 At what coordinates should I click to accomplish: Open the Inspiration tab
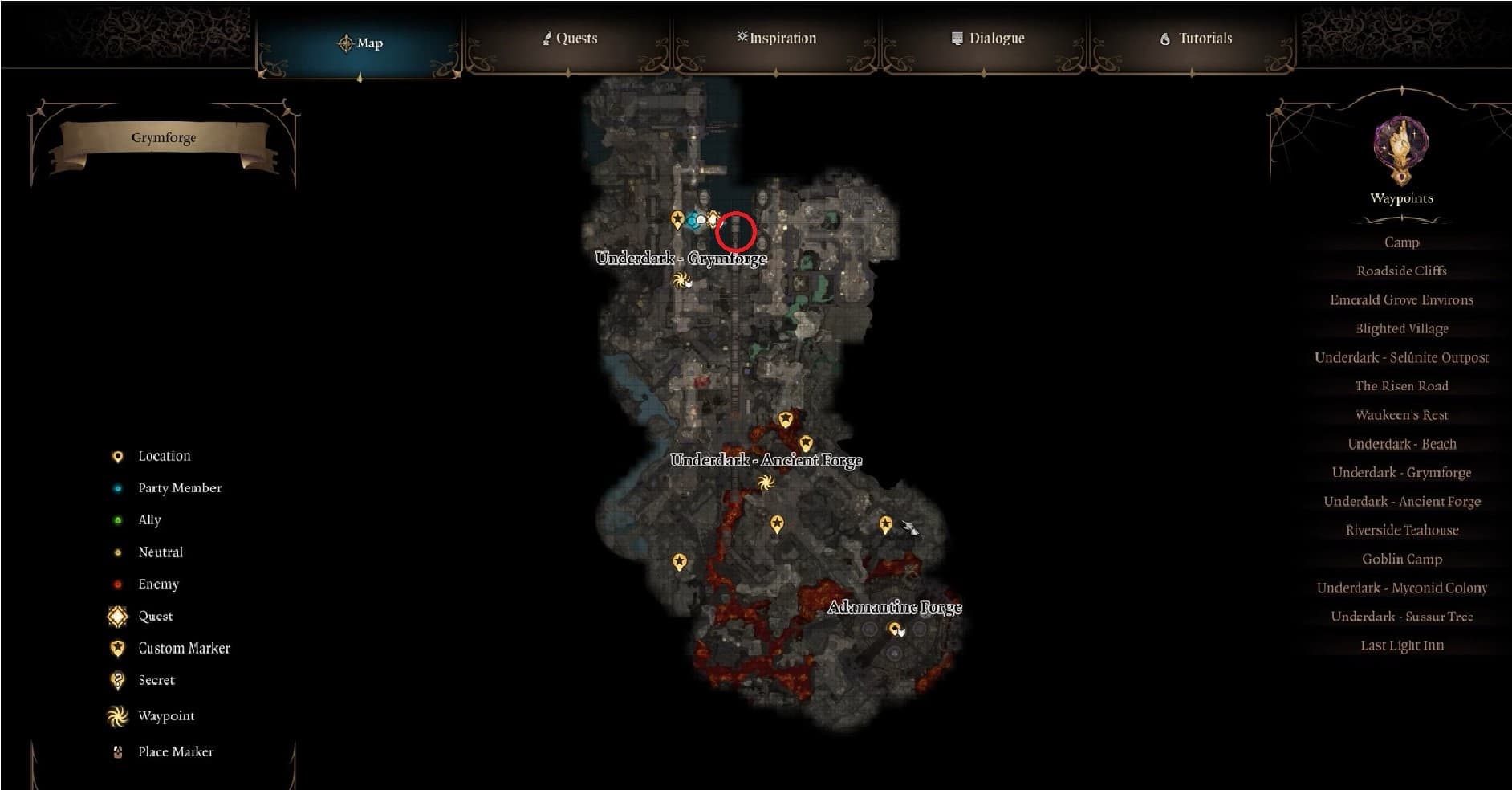point(776,39)
